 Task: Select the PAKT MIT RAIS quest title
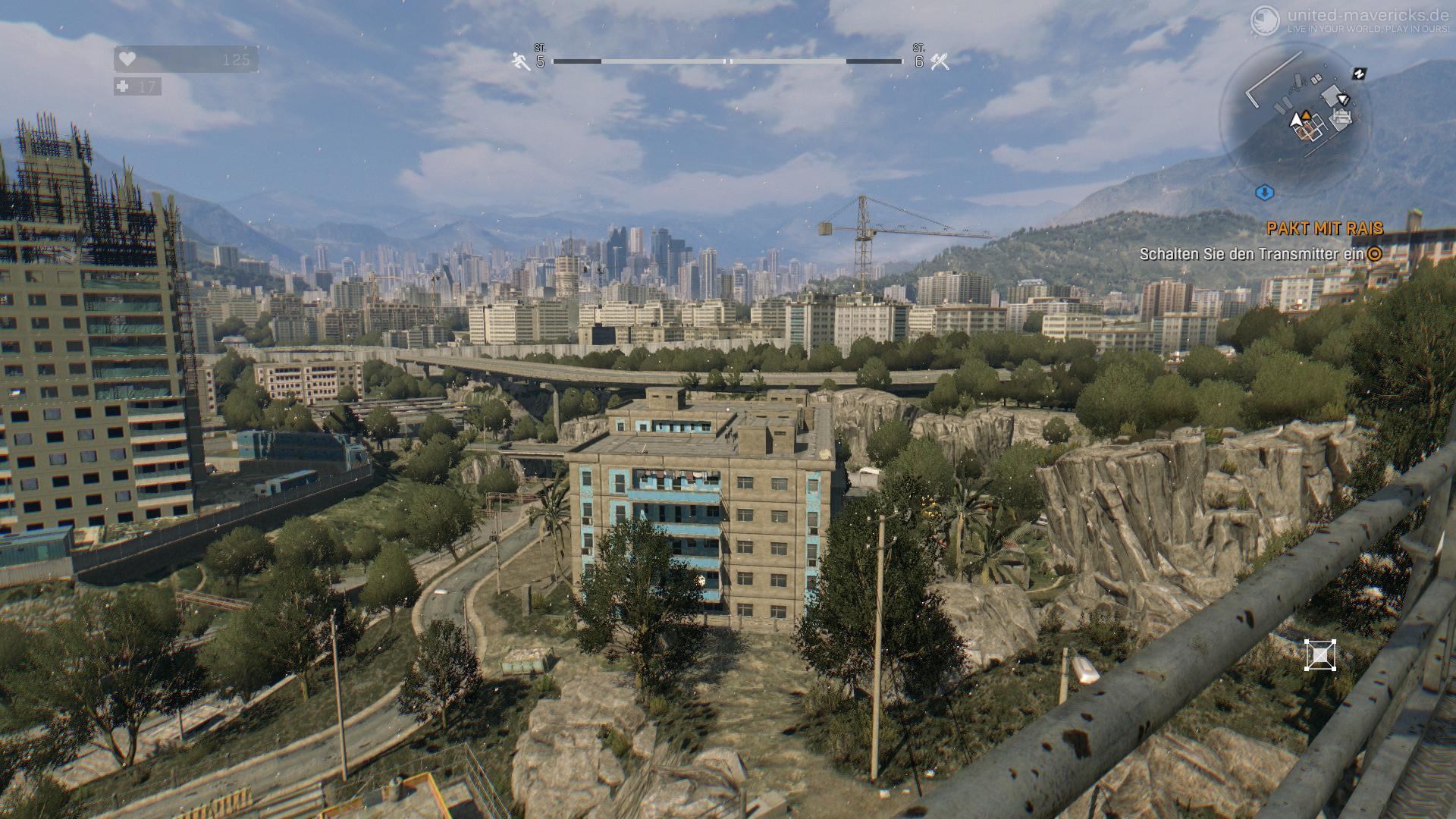pyautogui.click(x=1324, y=227)
